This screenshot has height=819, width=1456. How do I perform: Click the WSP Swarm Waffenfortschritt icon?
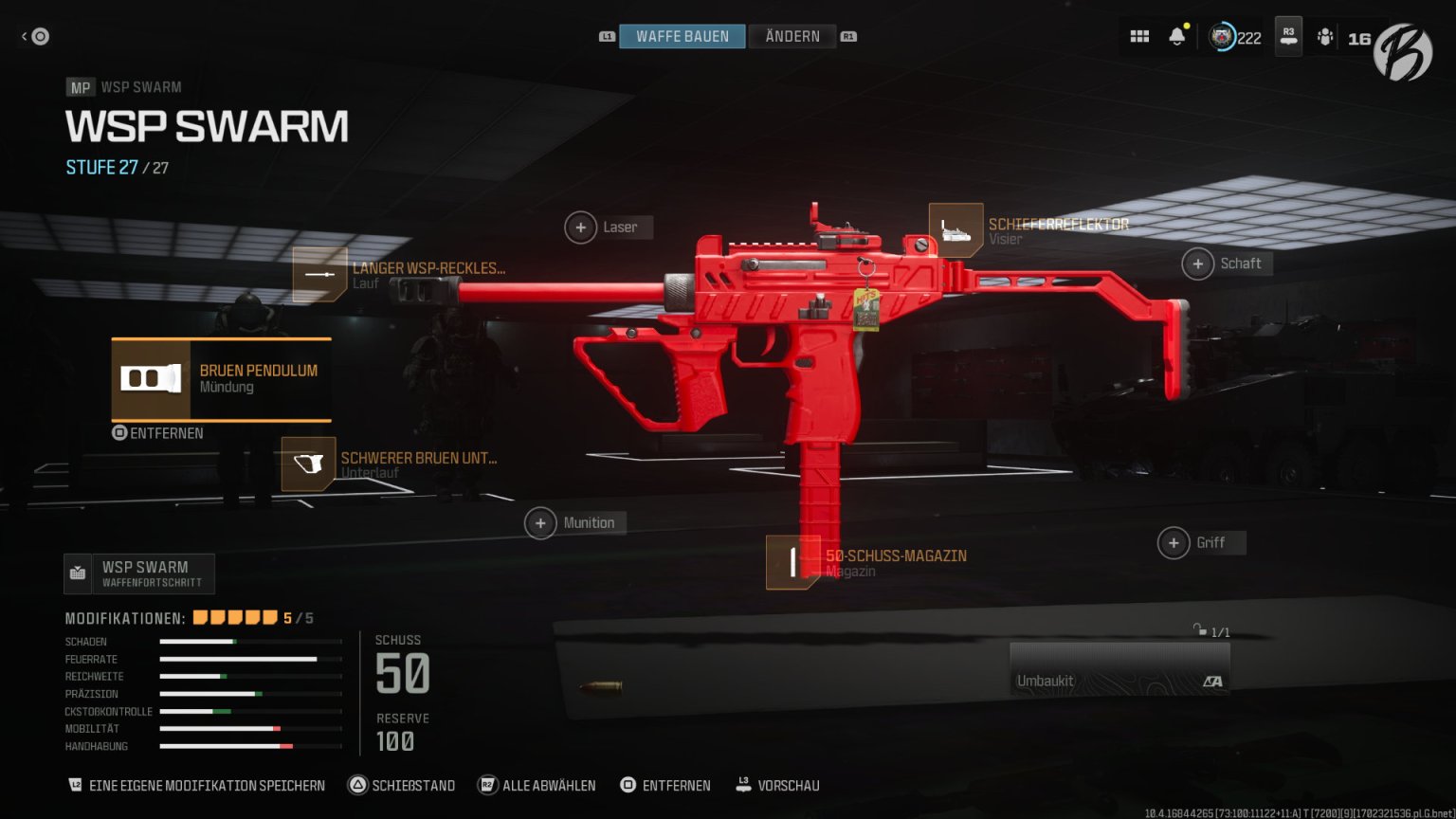77,573
